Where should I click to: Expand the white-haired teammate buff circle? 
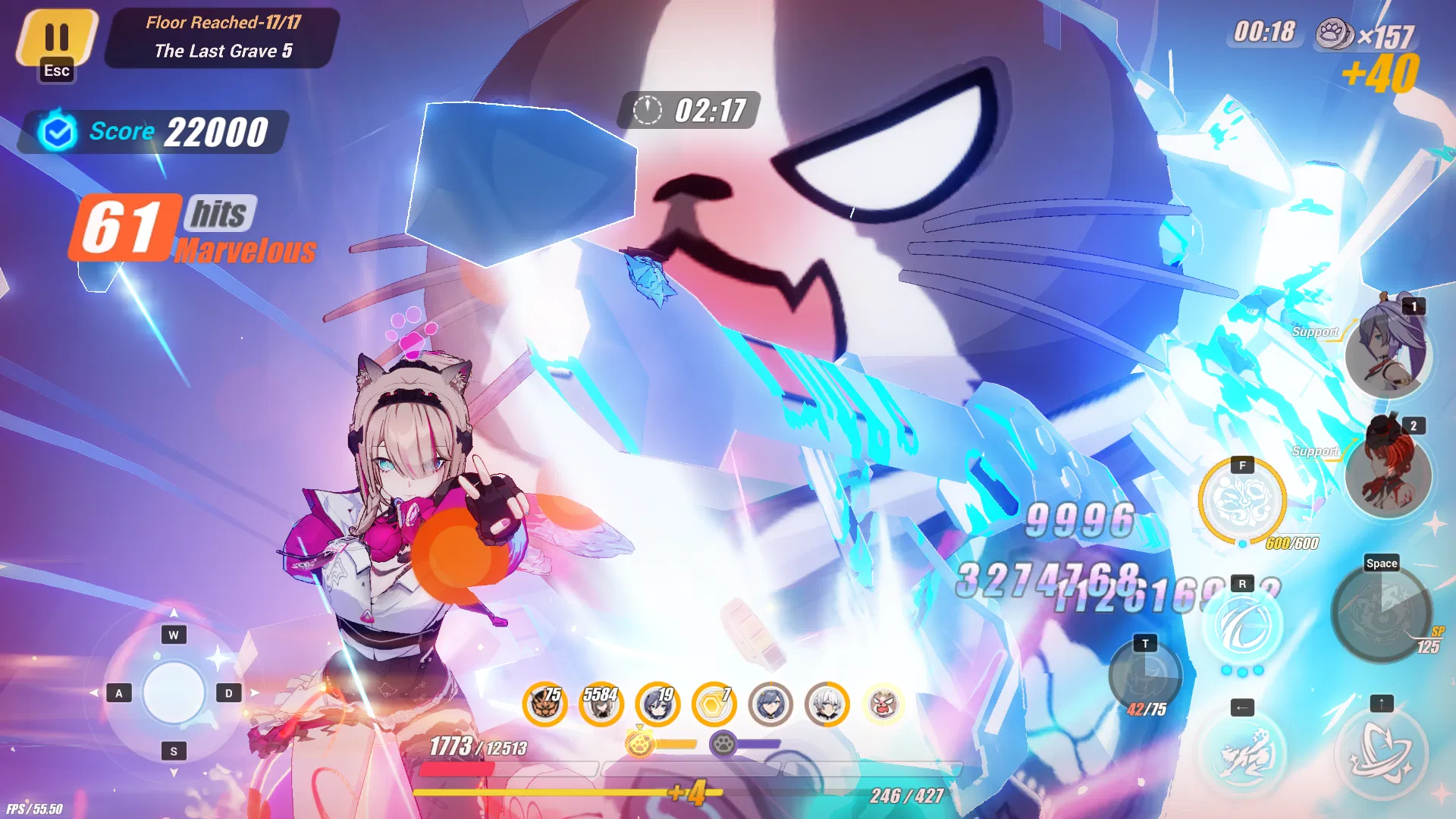click(x=826, y=704)
